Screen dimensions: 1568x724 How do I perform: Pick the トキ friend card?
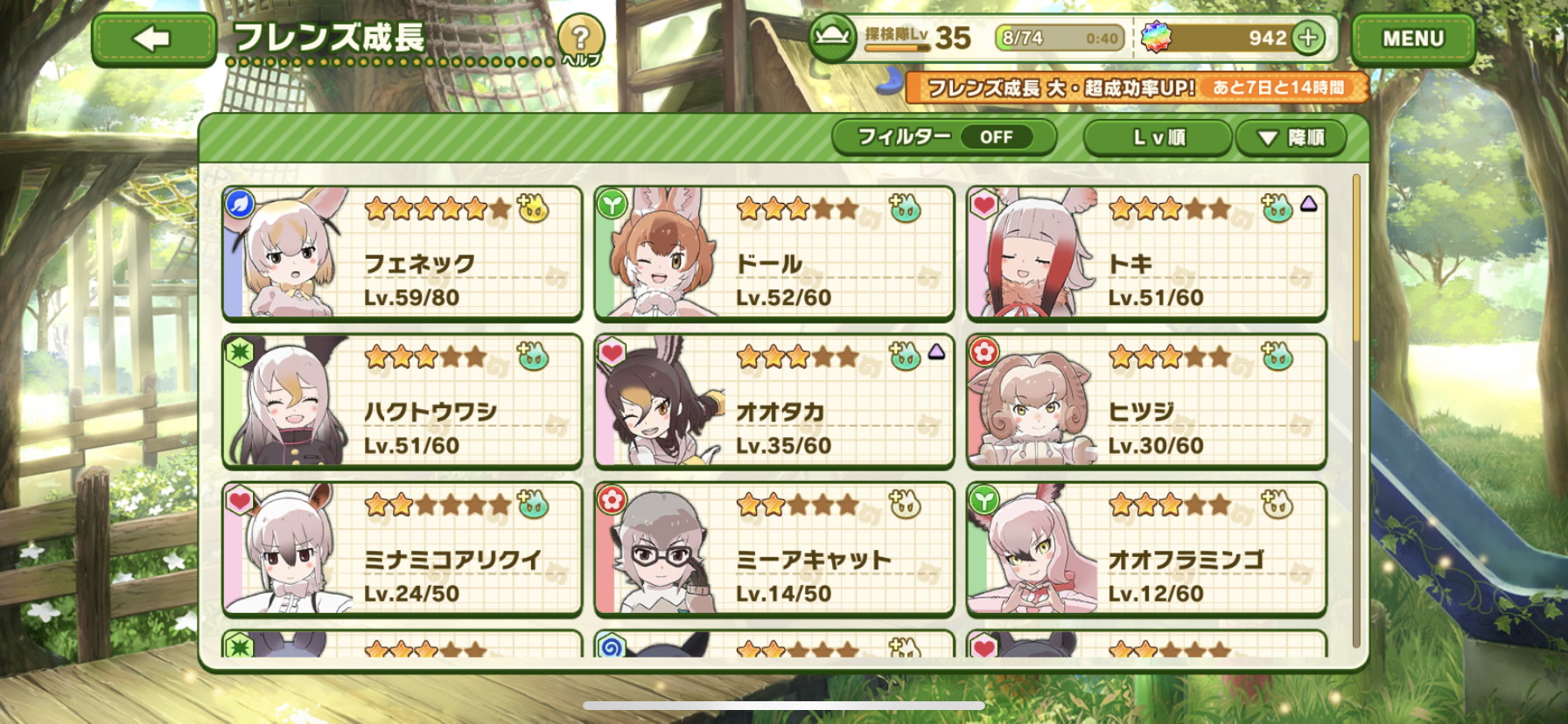tap(1146, 253)
